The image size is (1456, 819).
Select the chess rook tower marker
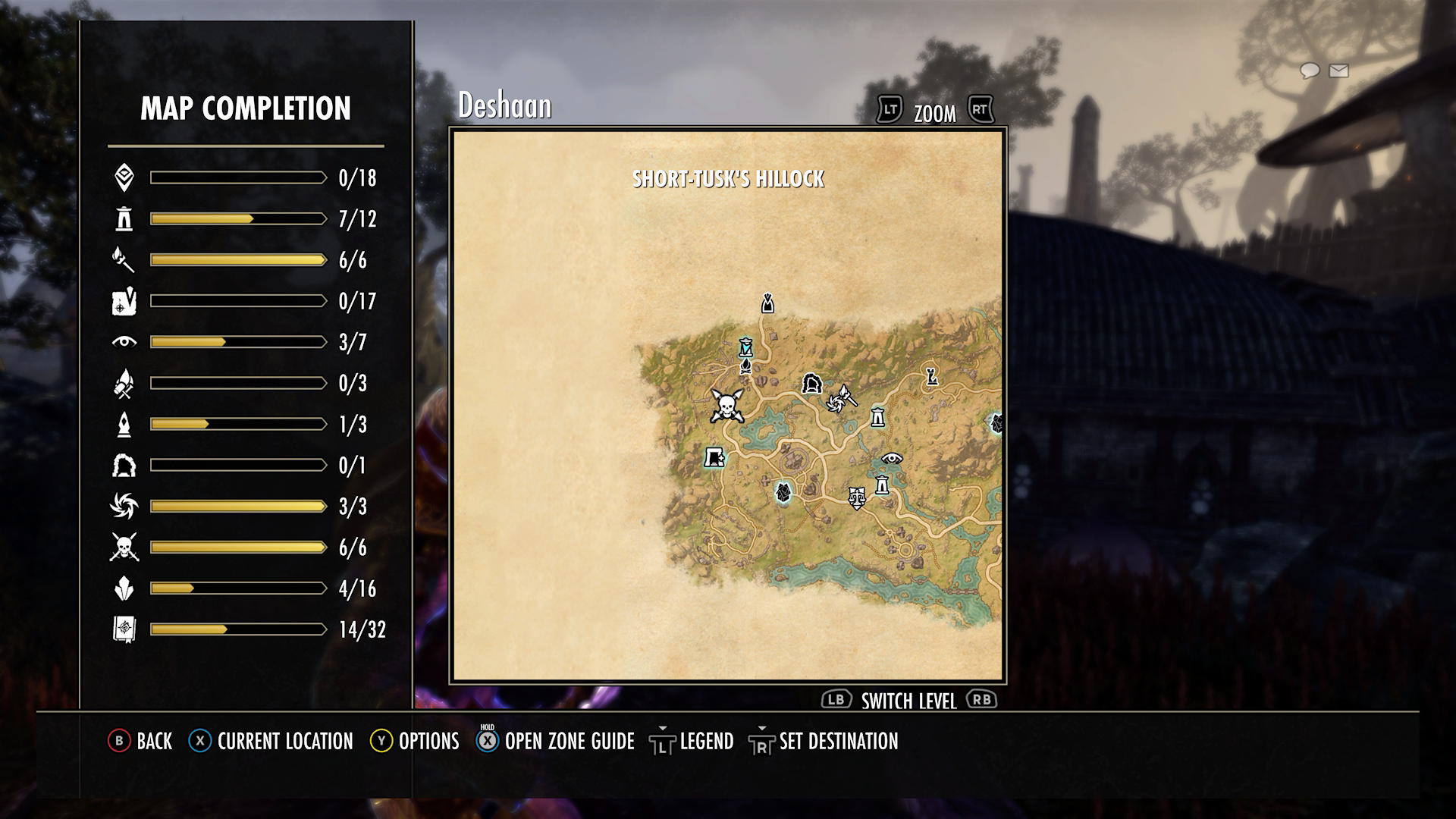931,375
